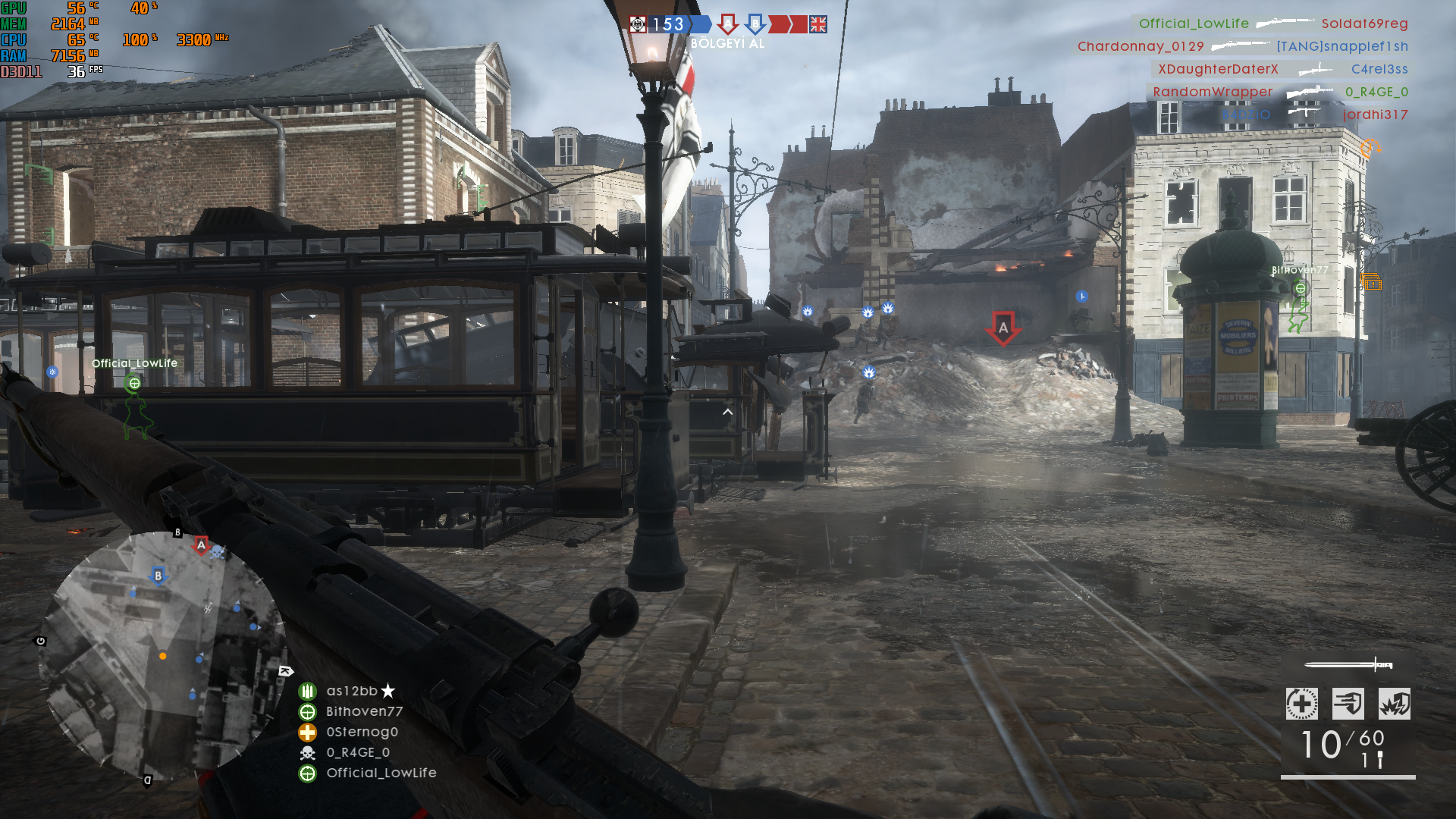Click the RandomWrapper kill feed entry

1213,92
